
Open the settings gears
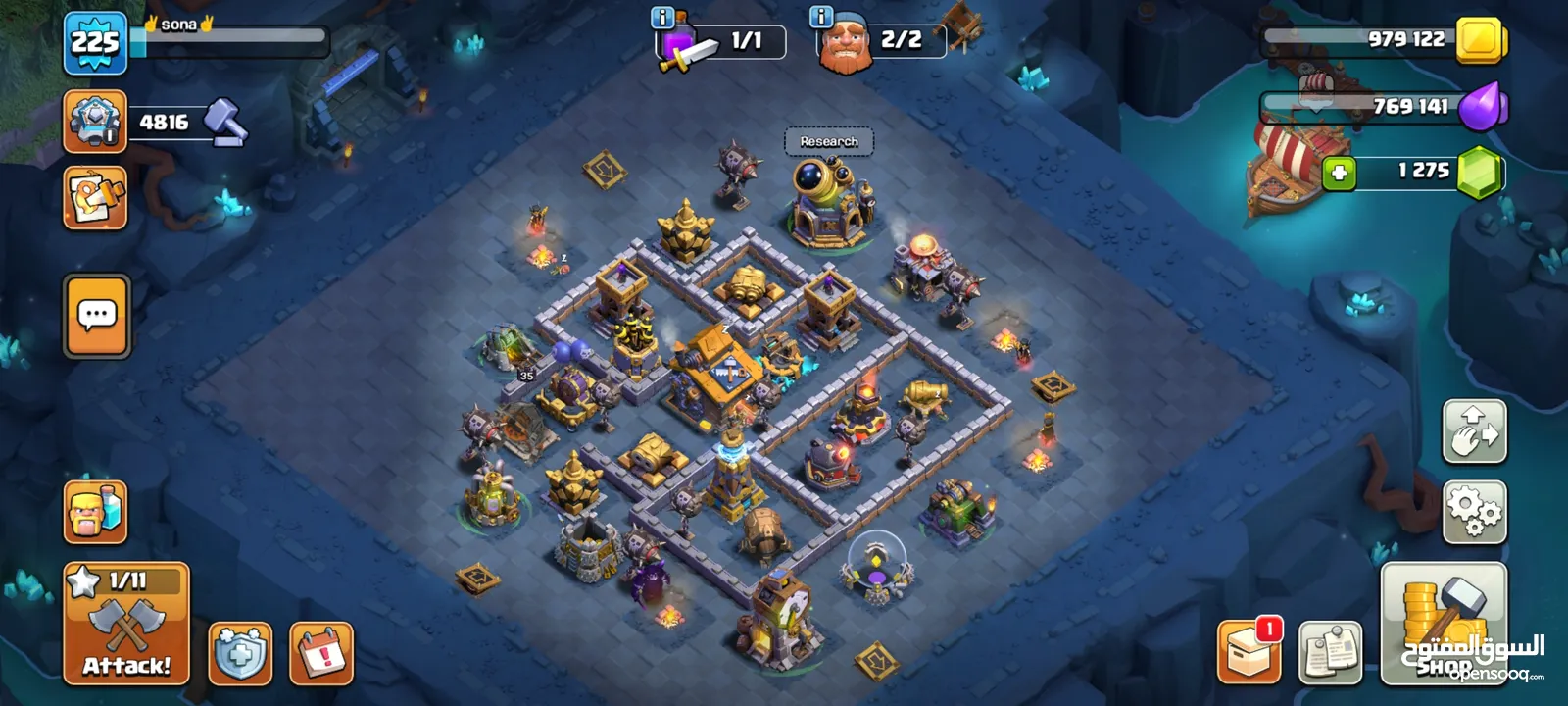[1474, 512]
